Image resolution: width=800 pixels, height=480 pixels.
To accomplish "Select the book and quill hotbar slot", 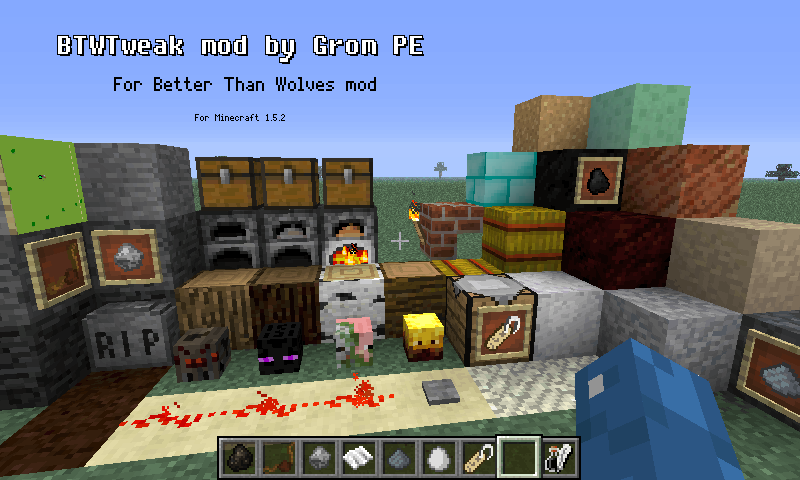I will pos(558,459).
